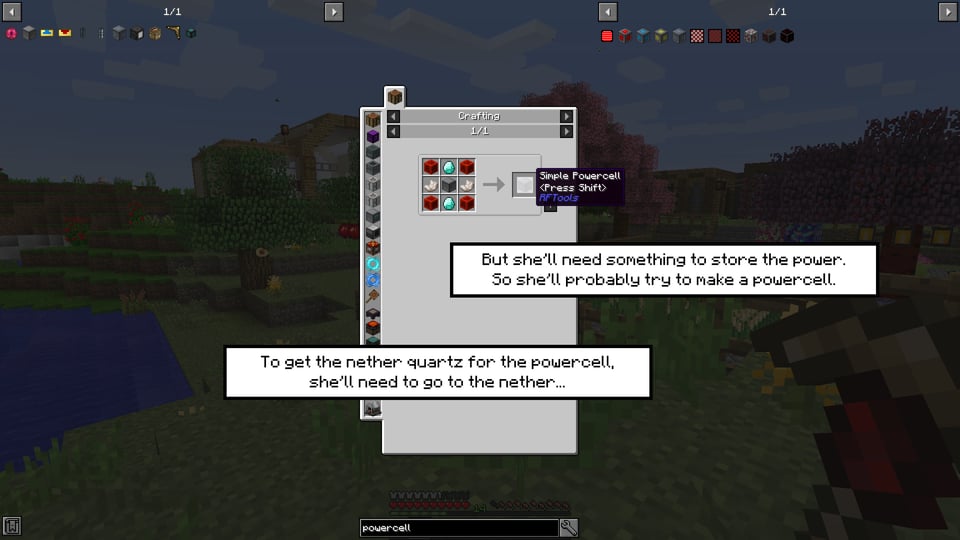Go to the next Crafting recipe category
This screenshot has height=540, width=960.
(x=567, y=116)
